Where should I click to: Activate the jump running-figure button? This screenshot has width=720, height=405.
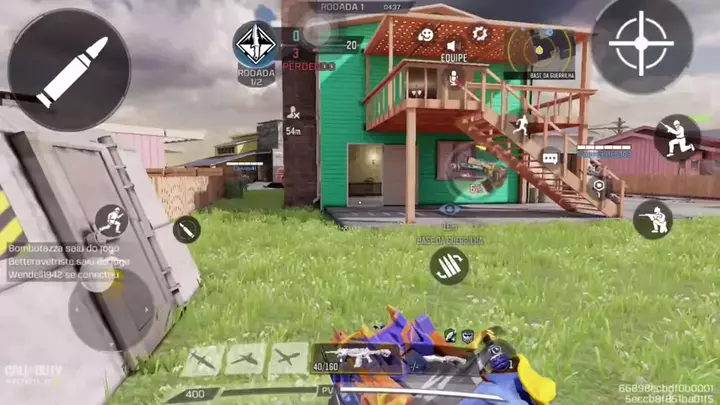pos(518,126)
